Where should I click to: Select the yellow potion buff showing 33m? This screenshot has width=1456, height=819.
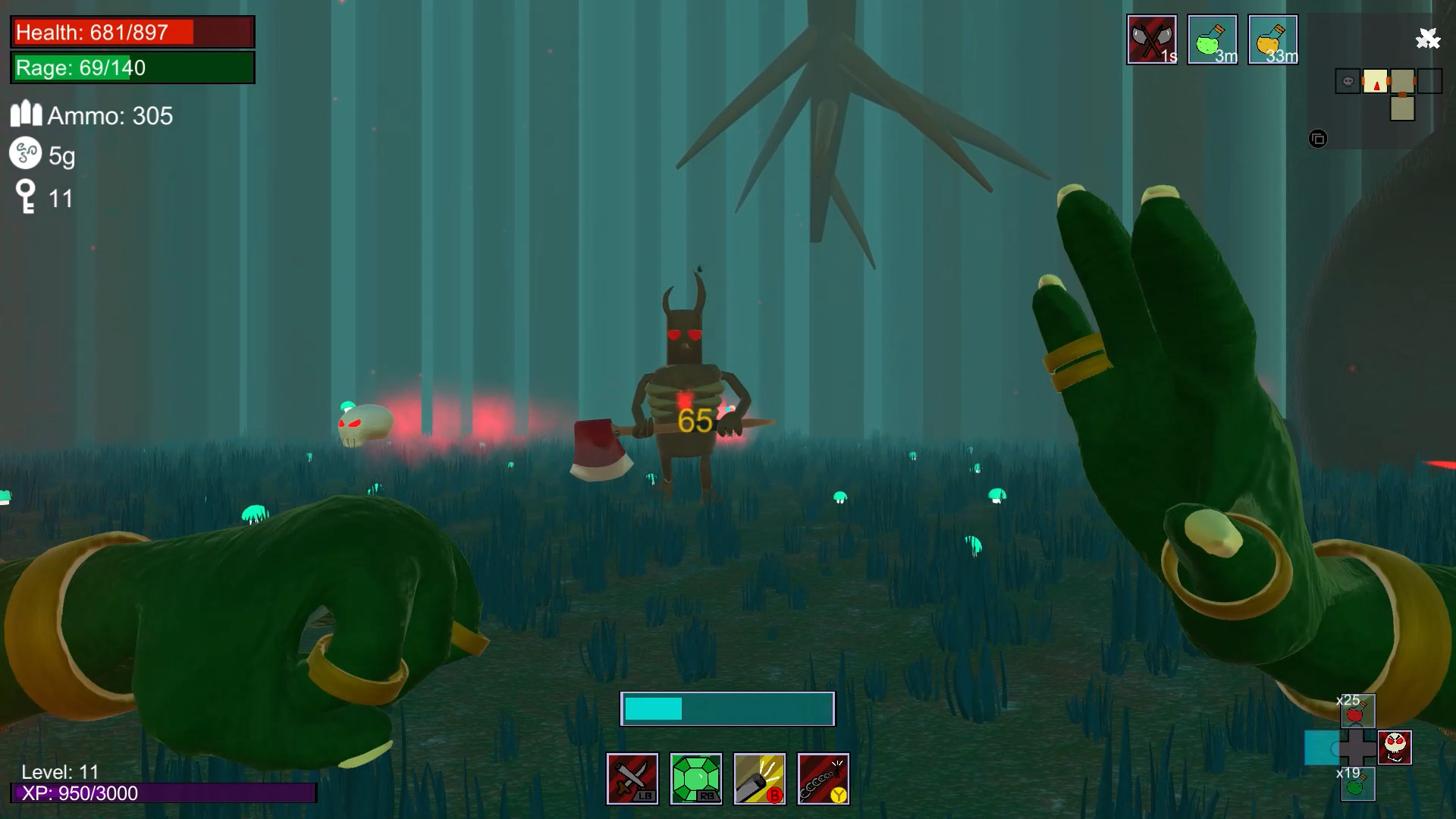tap(1273, 39)
